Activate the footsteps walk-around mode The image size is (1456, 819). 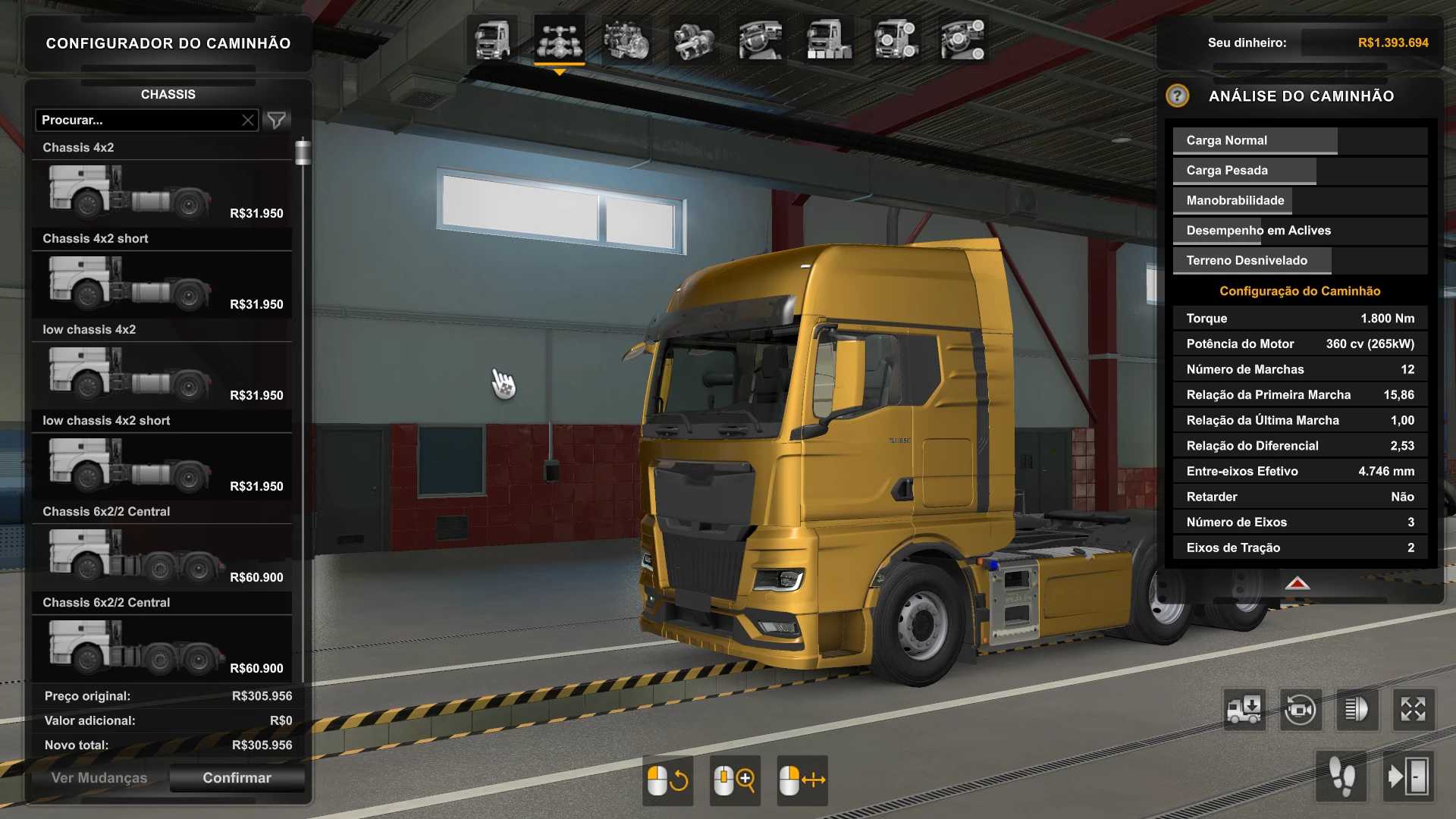1341,777
